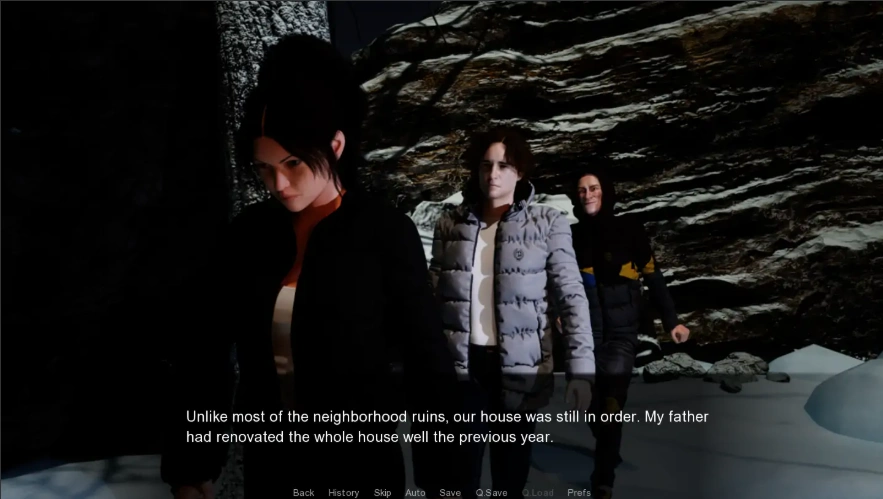This screenshot has width=883, height=499.
Task: Activate Skip in the quick menu
Action: [382, 492]
